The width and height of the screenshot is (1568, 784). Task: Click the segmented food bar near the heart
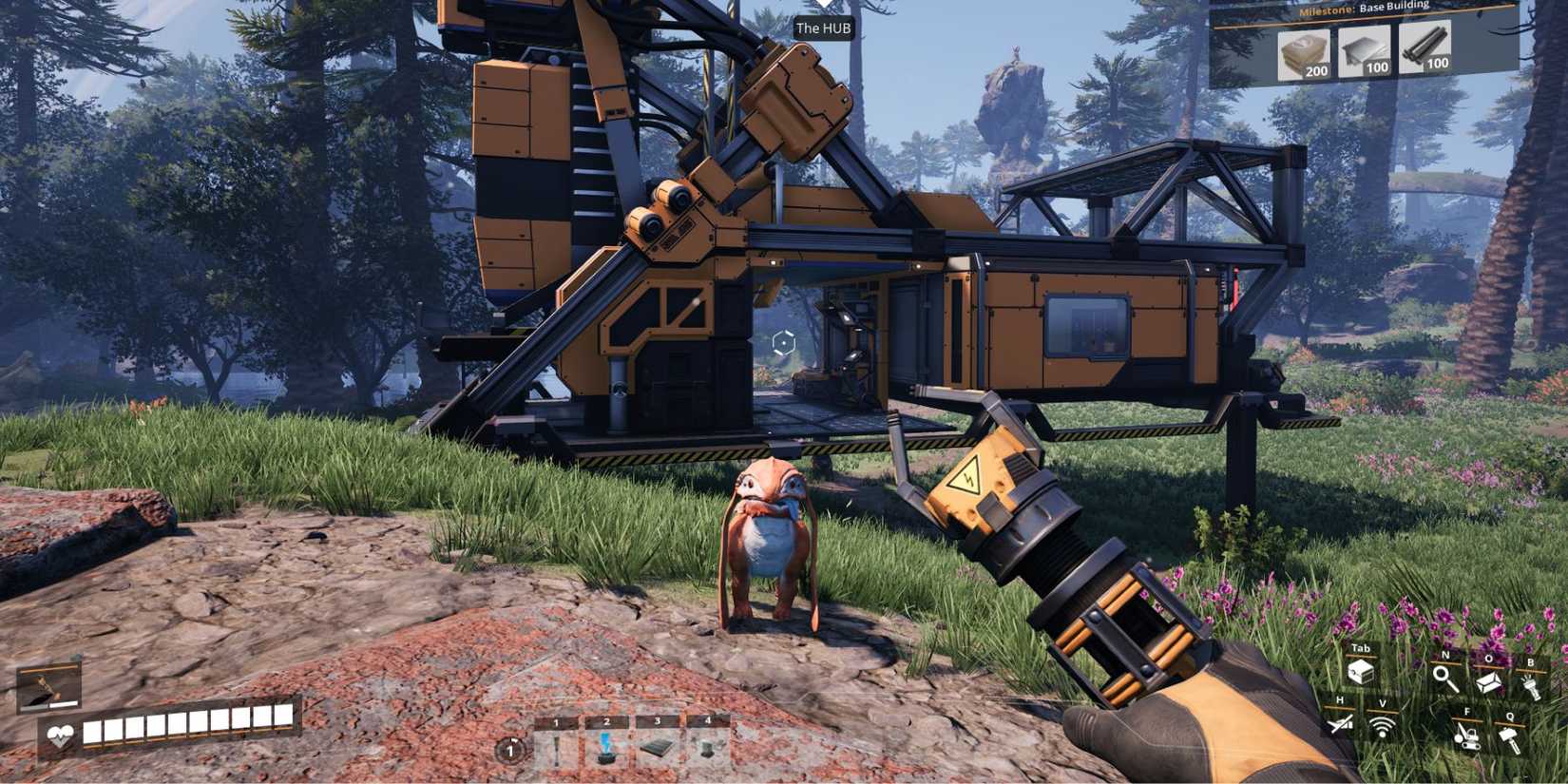(x=190, y=728)
